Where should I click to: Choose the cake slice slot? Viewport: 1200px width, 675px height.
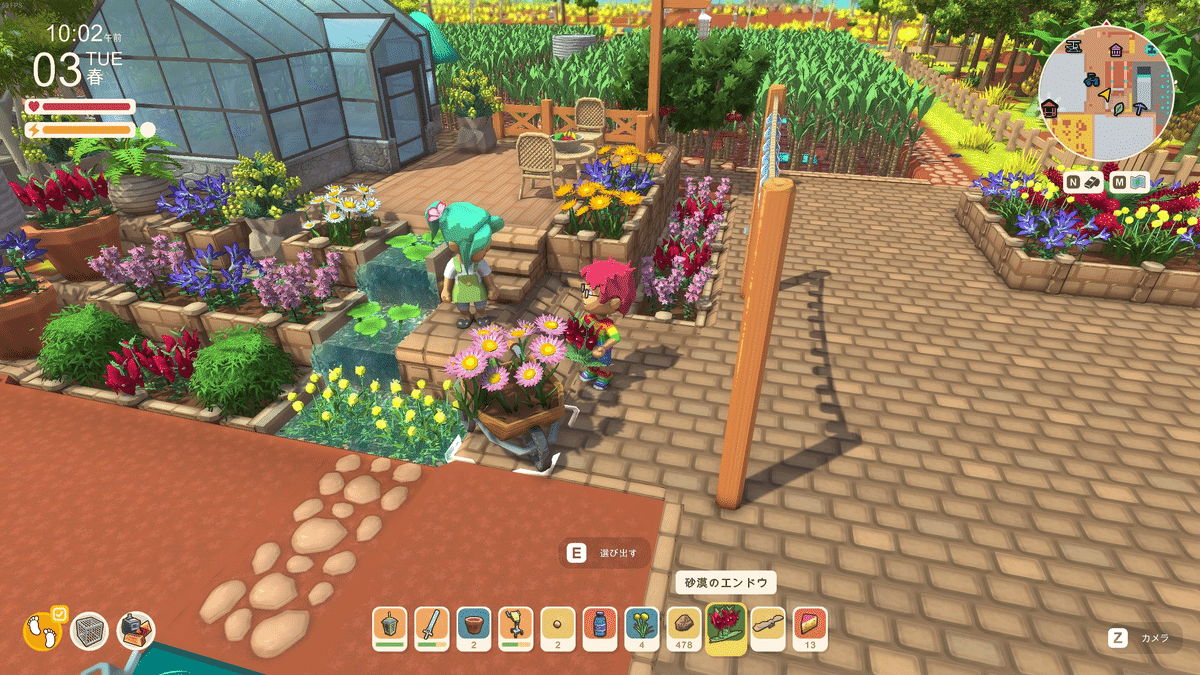(810, 627)
